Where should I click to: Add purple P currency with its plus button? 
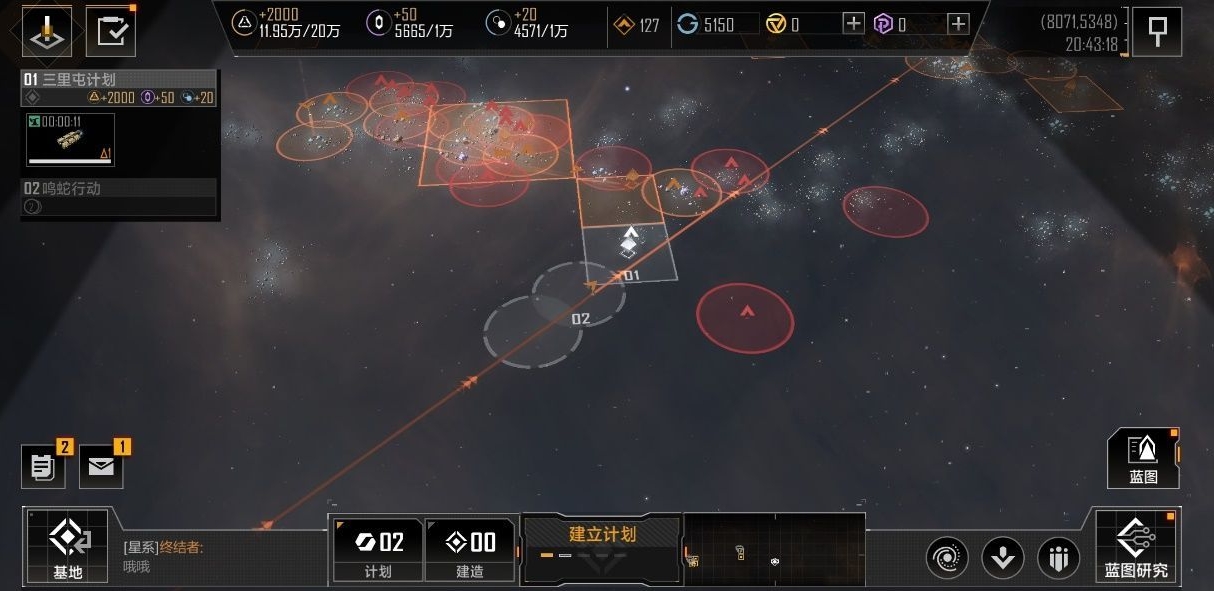(x=958, y=24)
